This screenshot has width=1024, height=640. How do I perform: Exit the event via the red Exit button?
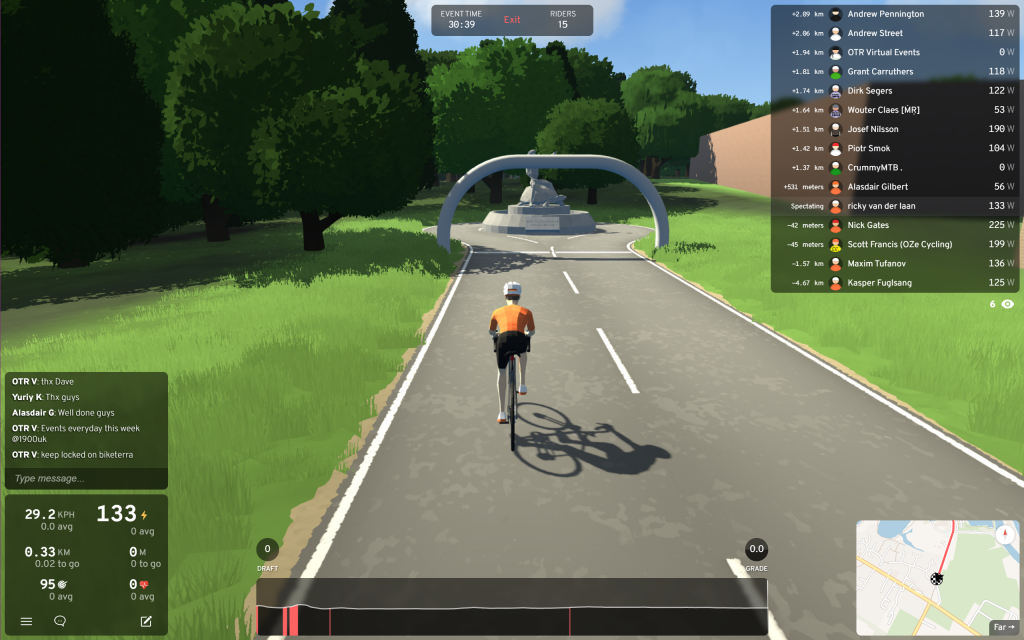point(512,20)
